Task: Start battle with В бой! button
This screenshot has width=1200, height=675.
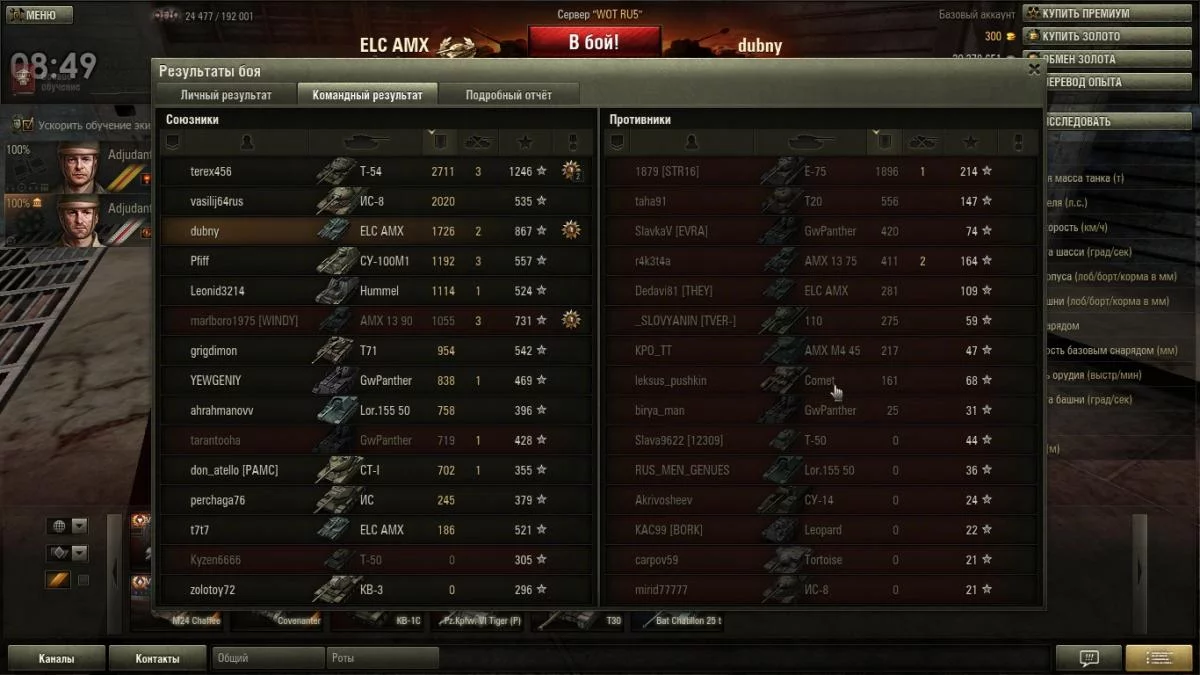Action: (x=594, y=42)
